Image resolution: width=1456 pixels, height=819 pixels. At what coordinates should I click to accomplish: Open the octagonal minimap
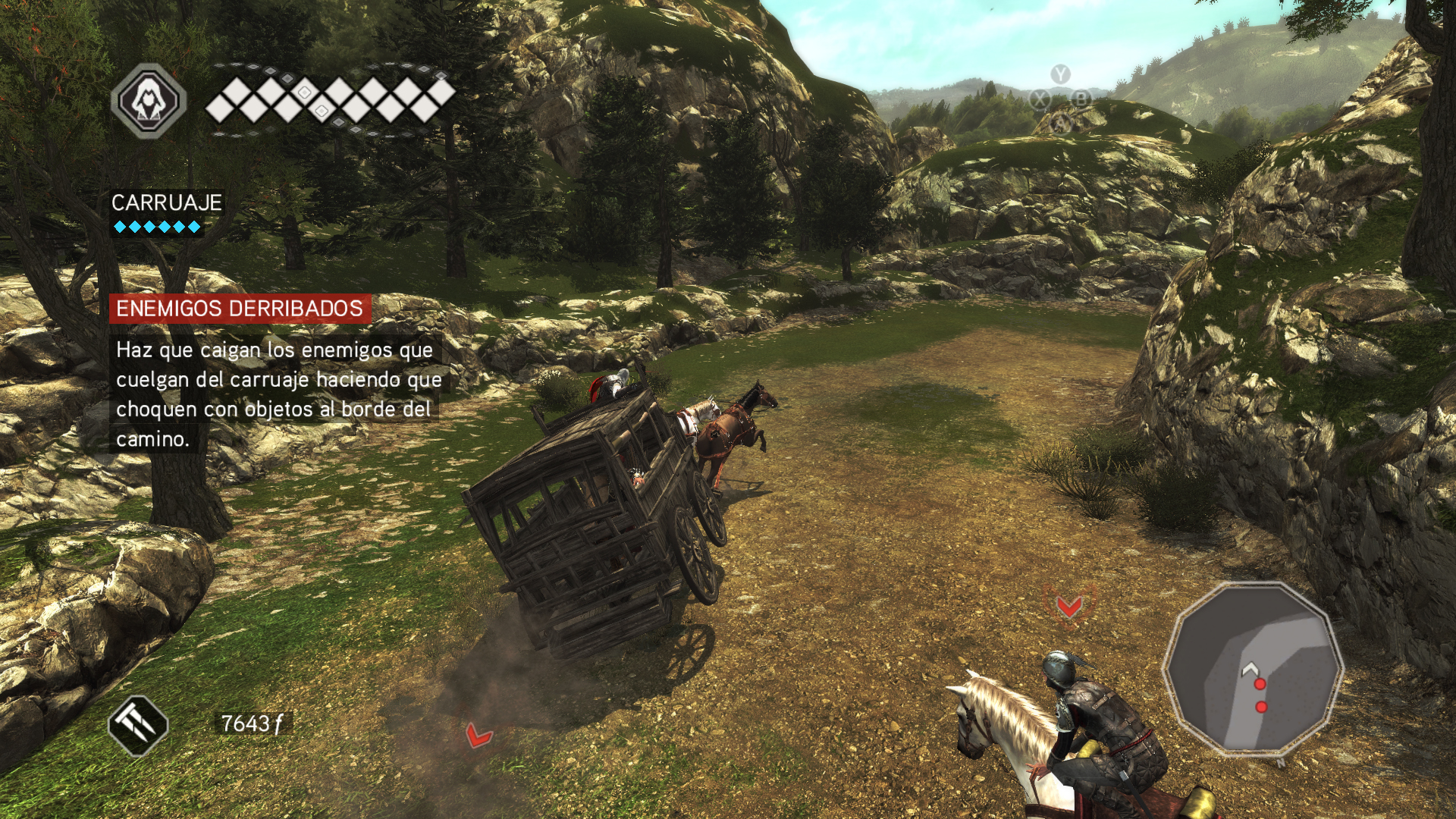point(1252,669)
